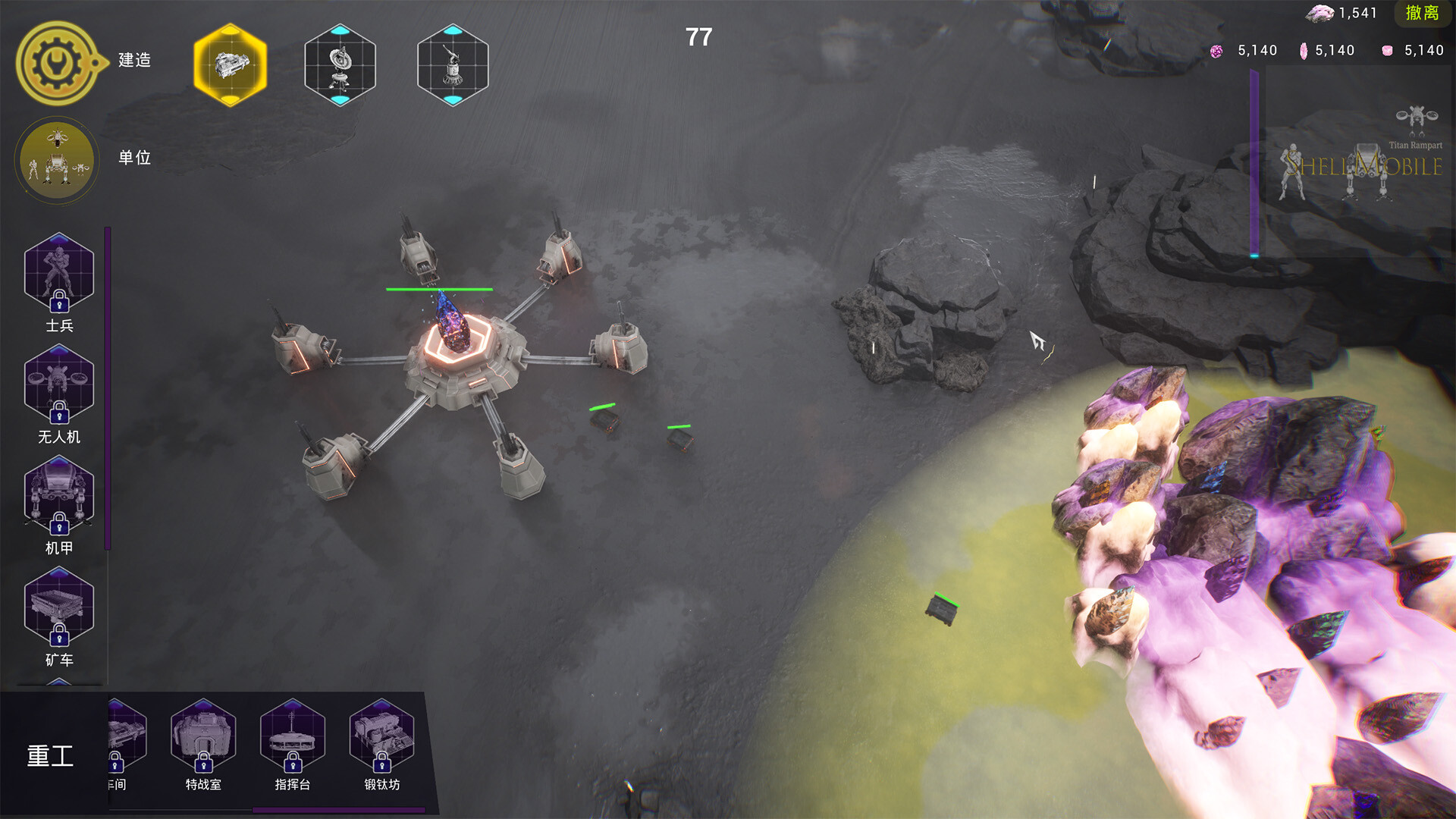The width and height of the screenshot is (1456, 819).
Task: Select the 士兵 soldier unit
Action: click(x=59, y=273)
